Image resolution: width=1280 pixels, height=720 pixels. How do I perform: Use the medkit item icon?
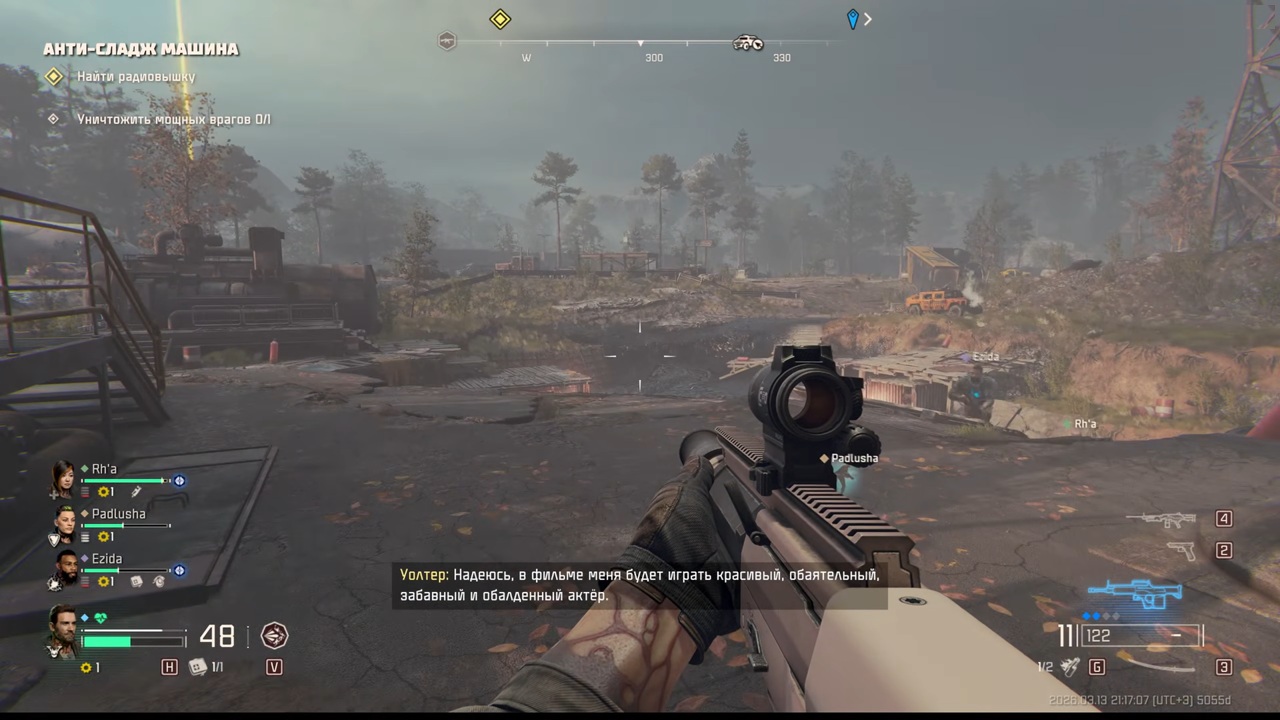pyautogui.click(x=198, y=667)
